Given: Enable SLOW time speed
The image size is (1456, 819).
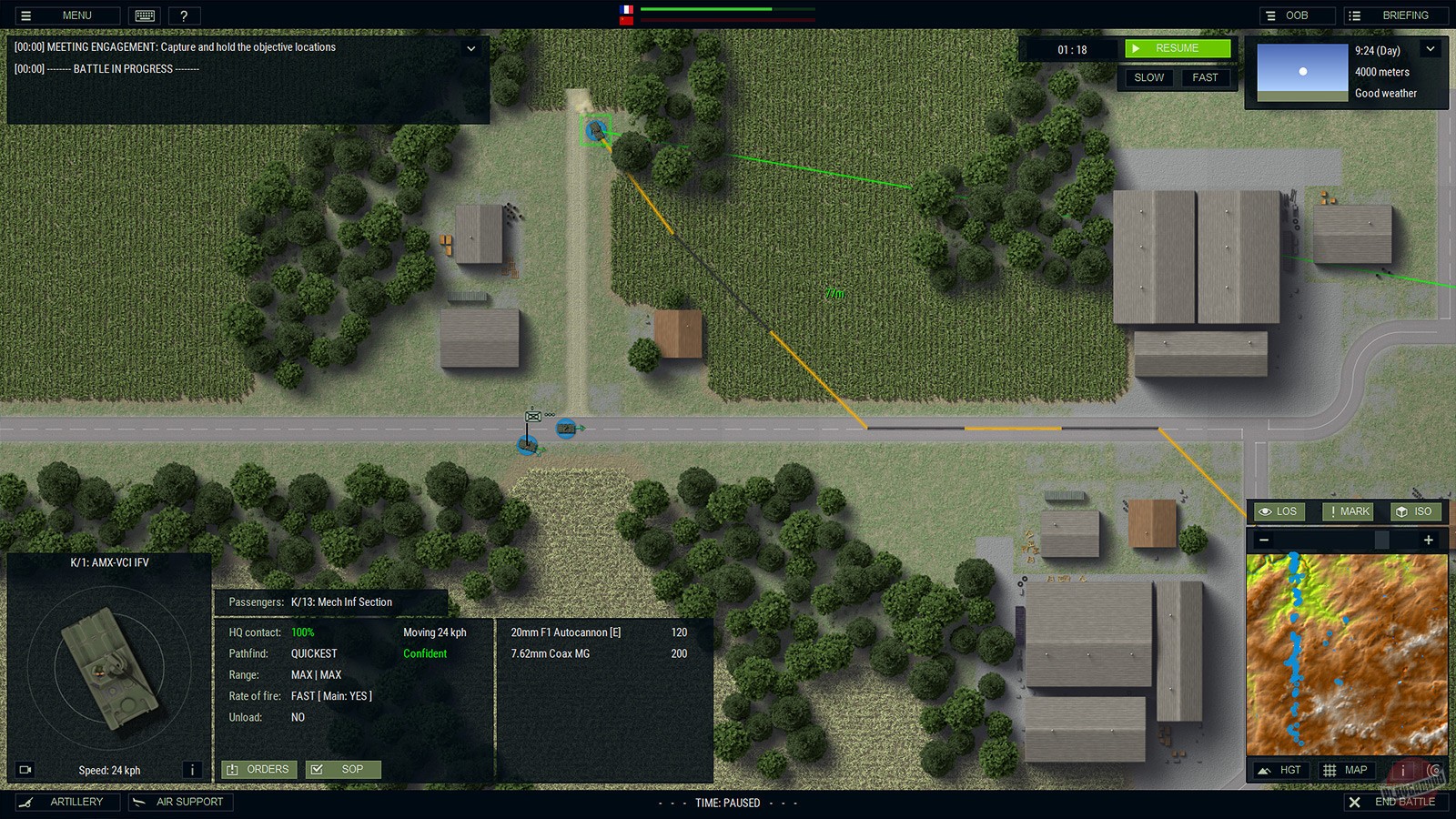Looking at the screenshot, I should pos(1148,77).
